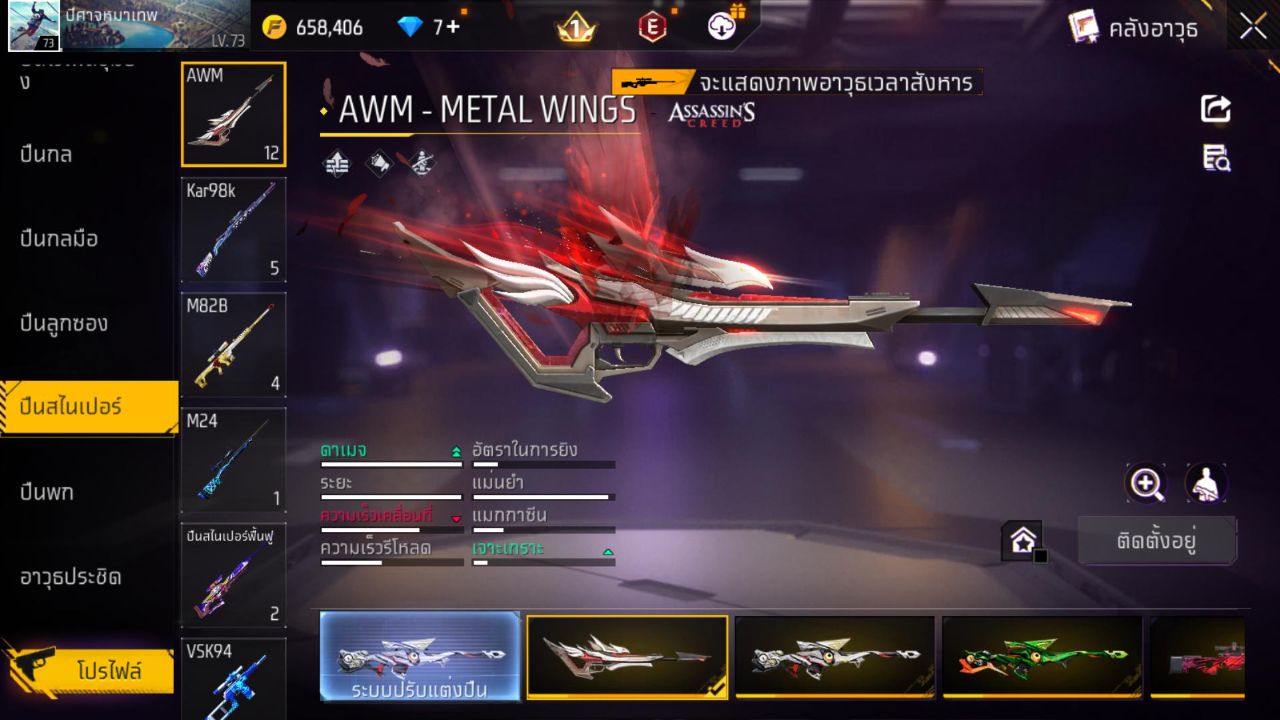The image size is (1280, 720).
Task: Open character try-on preview icon
Action: pyautogui.click(x=1205, y=484)
